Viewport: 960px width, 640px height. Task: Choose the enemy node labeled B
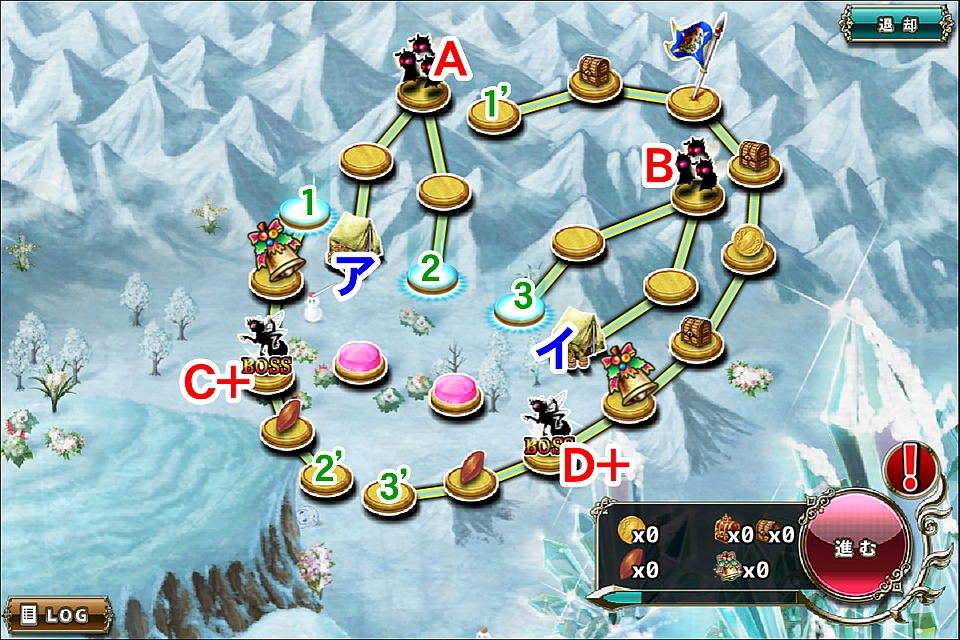[x=697, y=191]
